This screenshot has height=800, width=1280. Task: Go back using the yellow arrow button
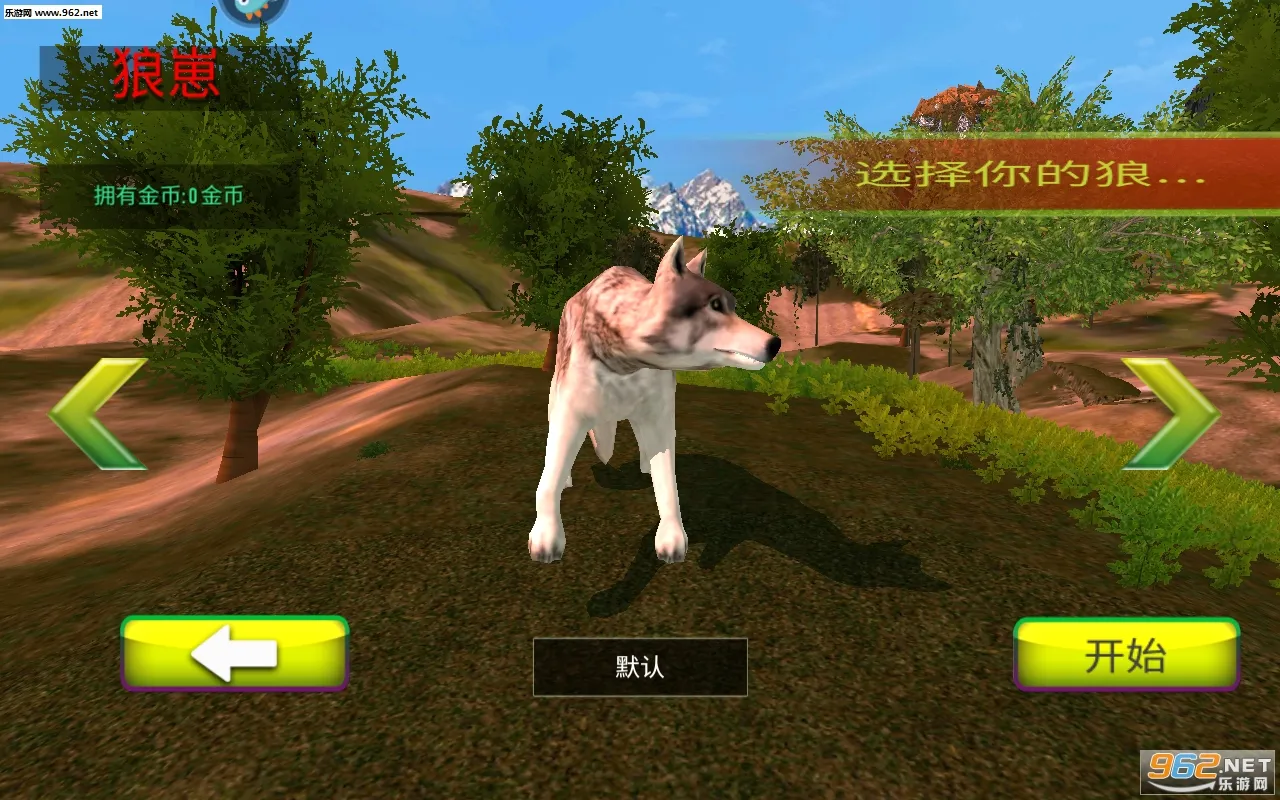[x=235, y=654]
